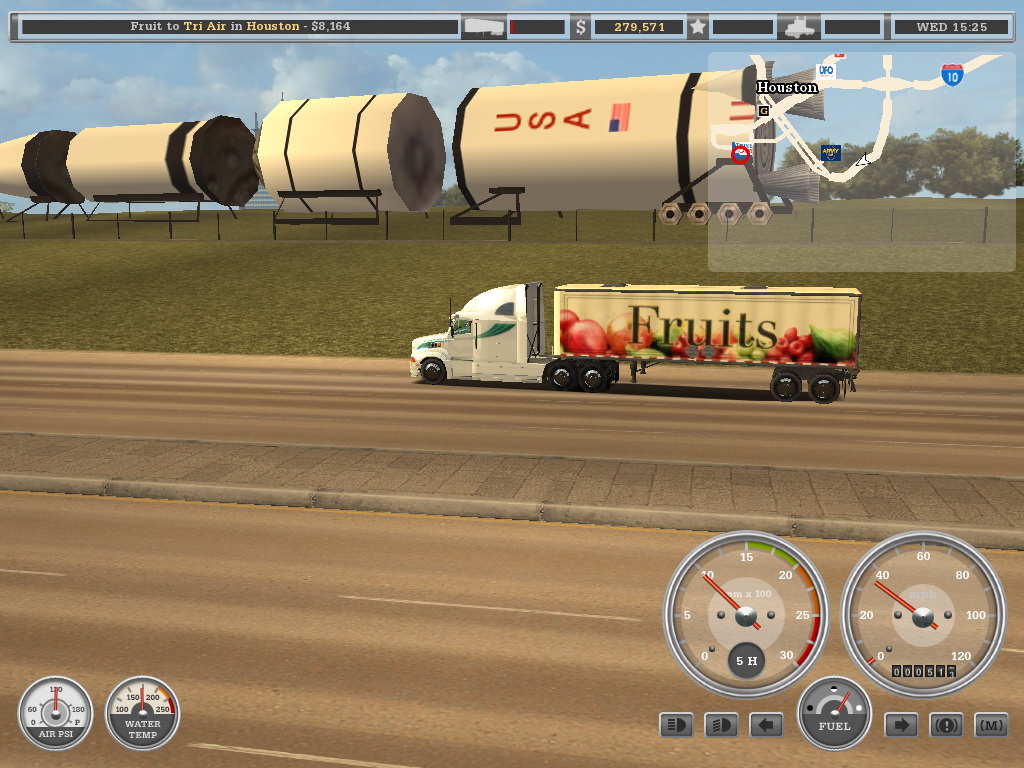Click the (M) button on dashboard

click(x=991, y=724)
